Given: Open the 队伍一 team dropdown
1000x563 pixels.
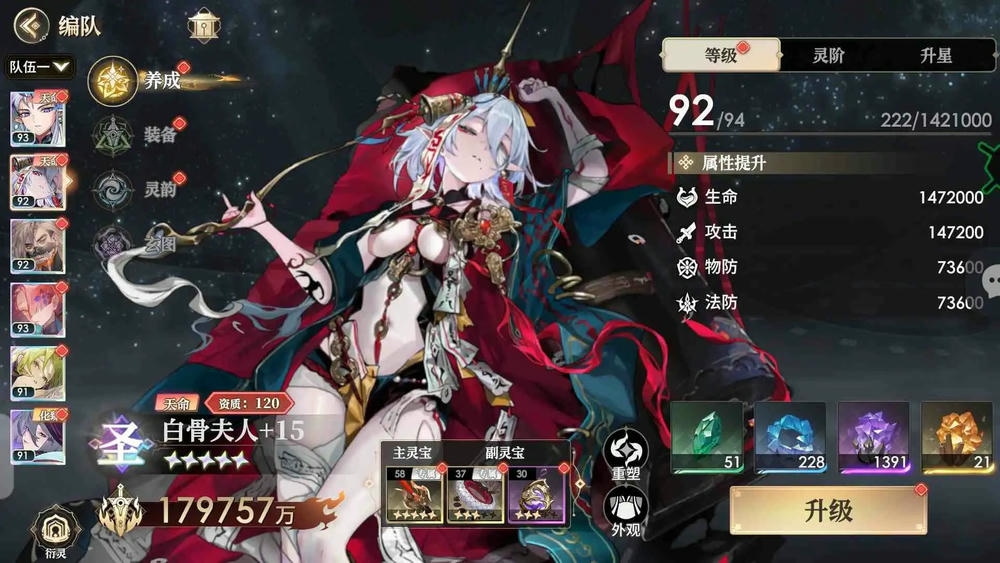Looking at the screenshot, I should click(41, 67).
